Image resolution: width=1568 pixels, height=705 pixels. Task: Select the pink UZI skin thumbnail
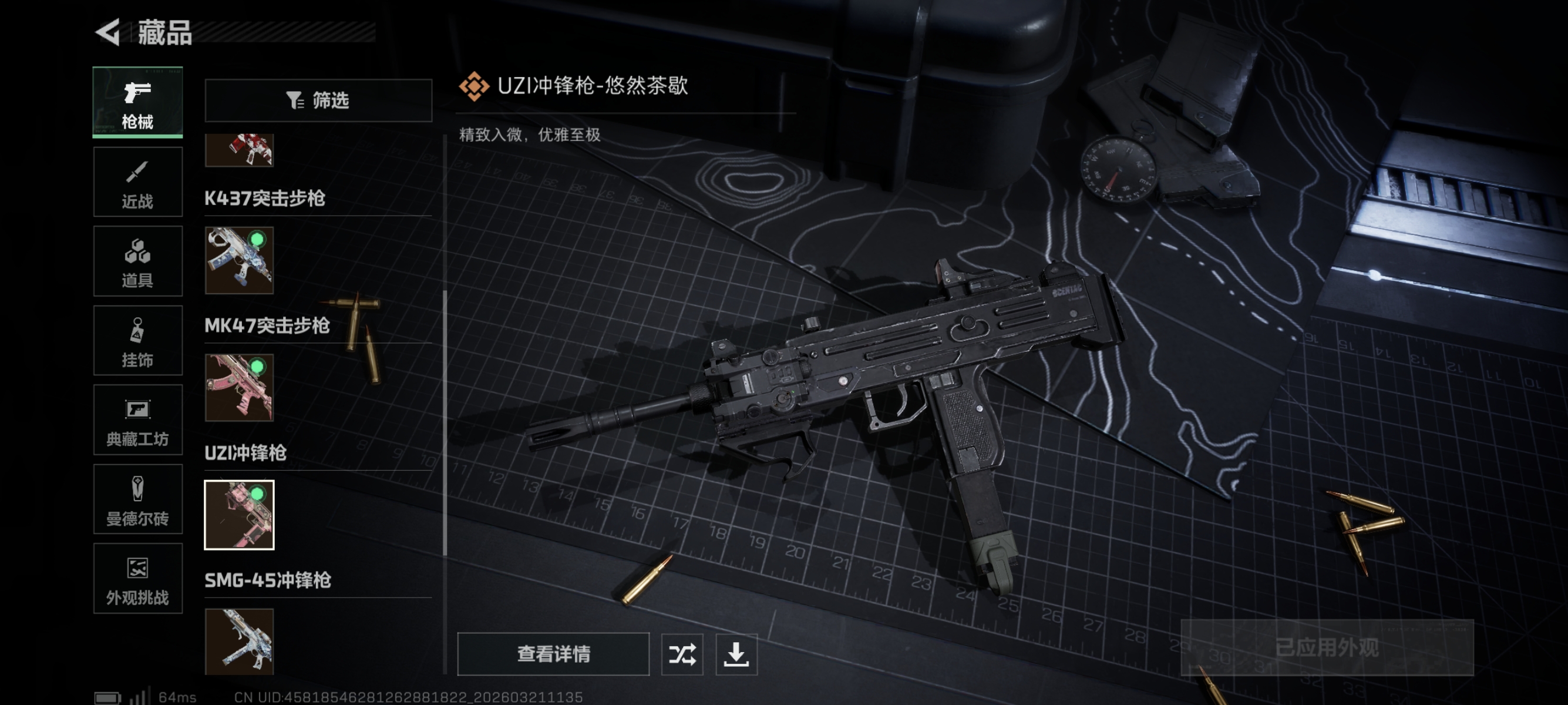tap(239, 515)
